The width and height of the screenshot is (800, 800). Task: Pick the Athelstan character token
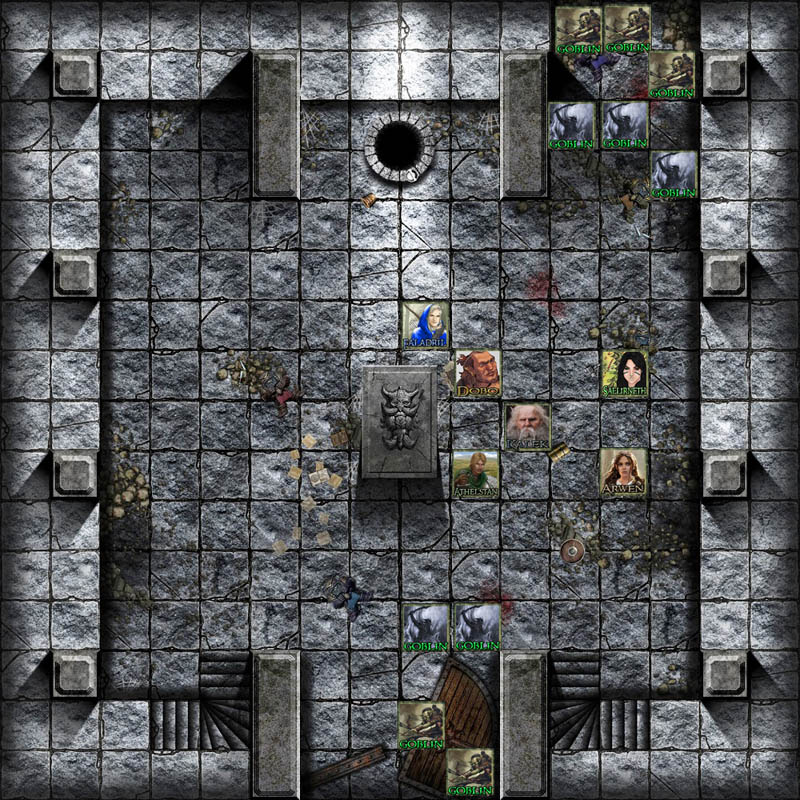(x=475, y=475)
